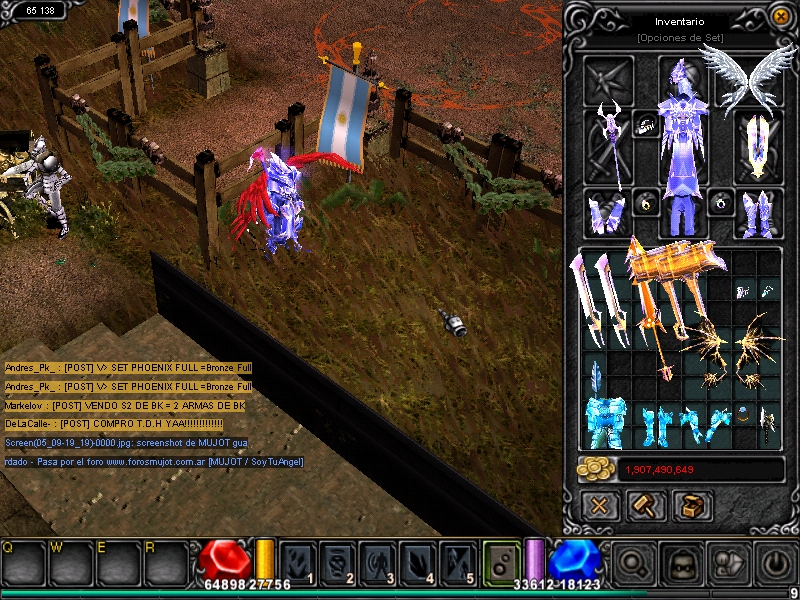800x600 pixels.
Task: Activate skill slot number 1
Action: (297, 562)
